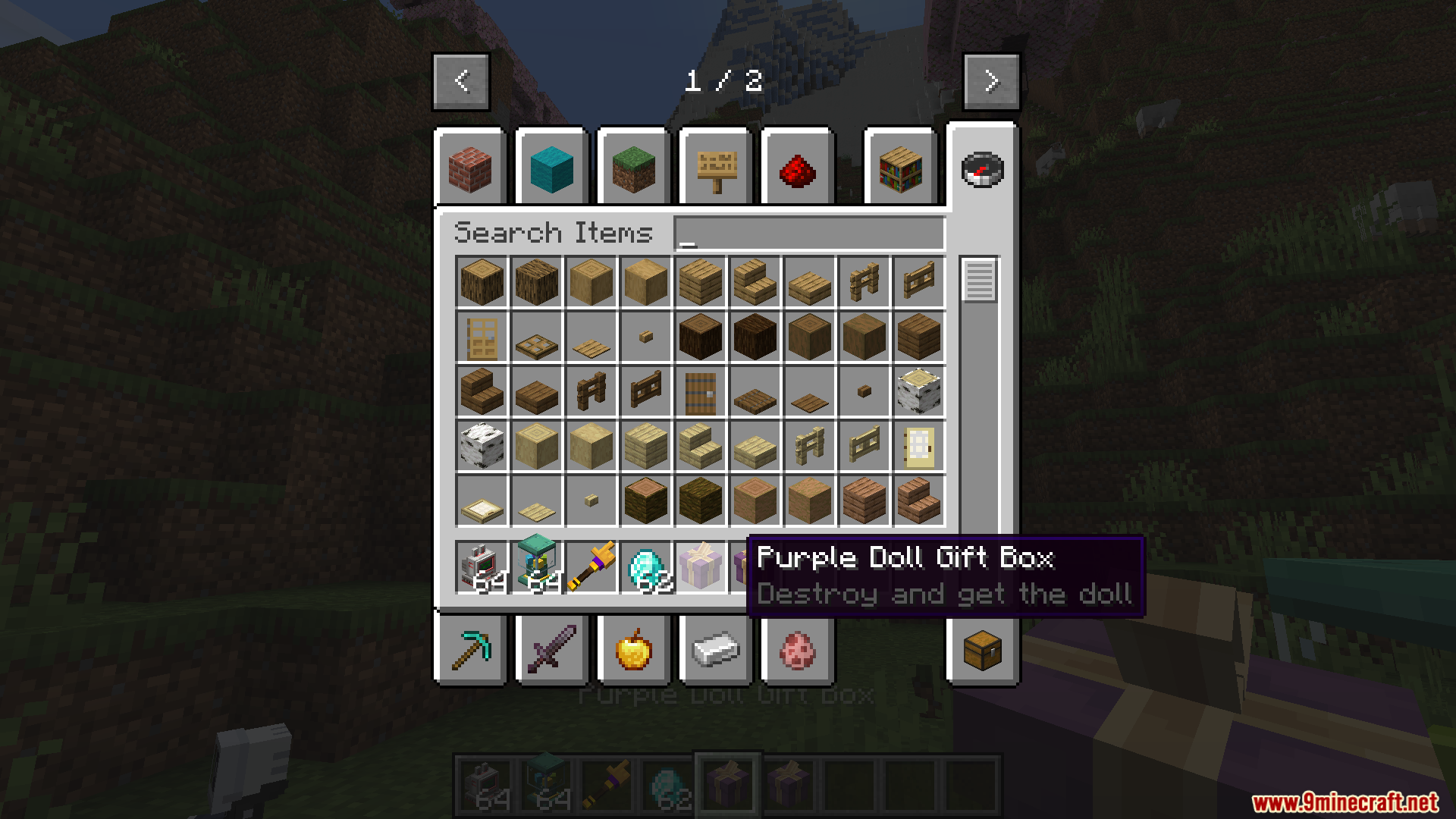The height and width of the screenshot is (819, 1456).
Task: Grab the birch door item
Action: click(919, 446)
